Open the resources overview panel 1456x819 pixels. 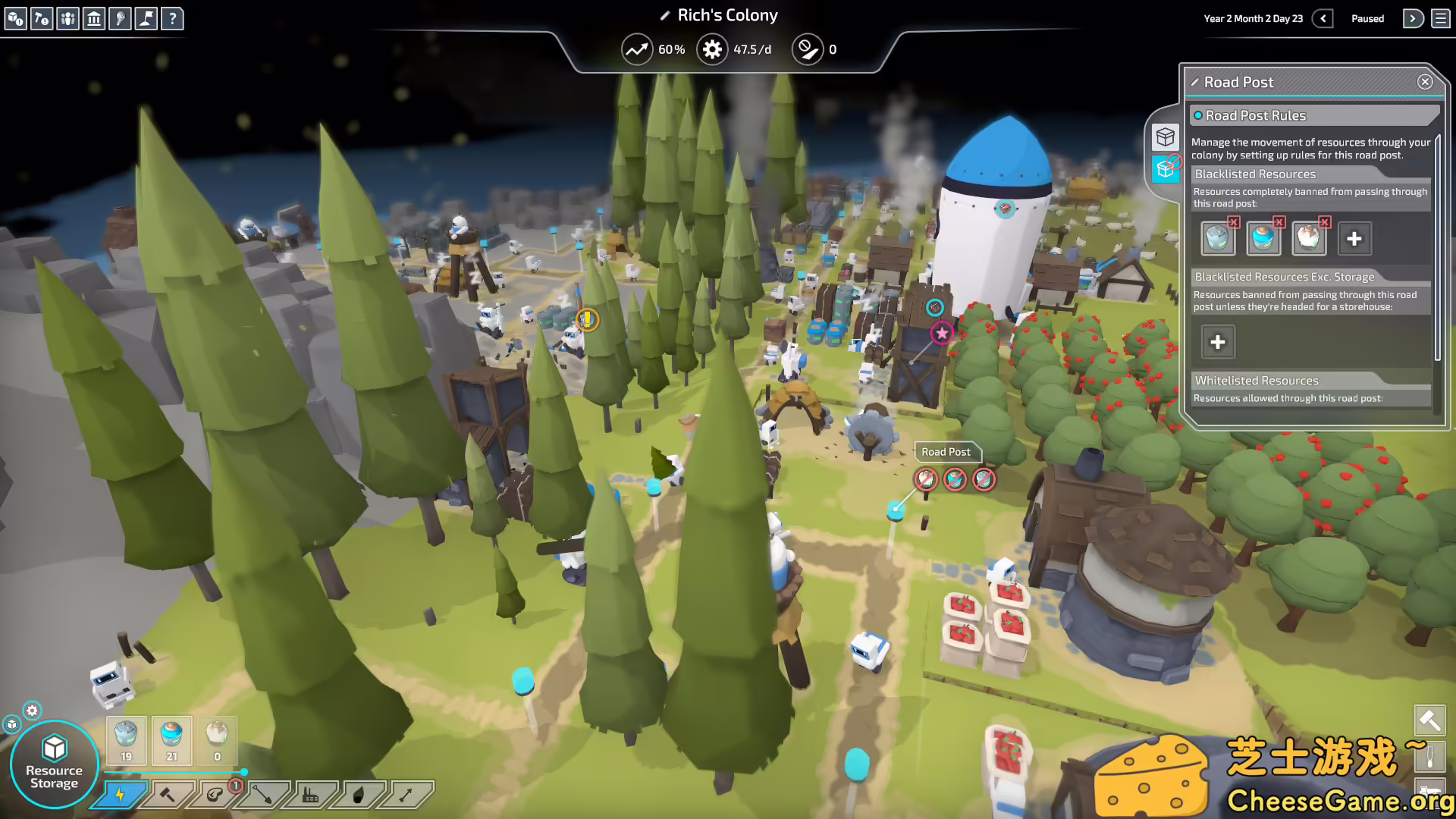click(15, 19)
